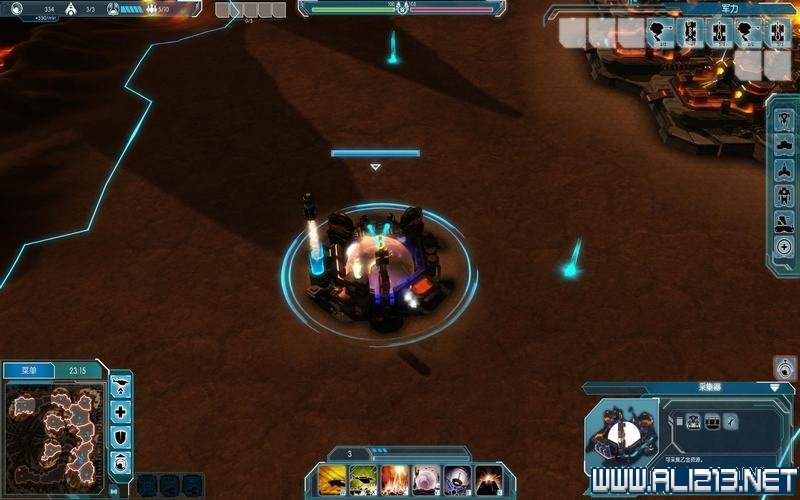Activate the yellow aircraft ability icon
Screen dimensions: 800x500
coord(333,480)
